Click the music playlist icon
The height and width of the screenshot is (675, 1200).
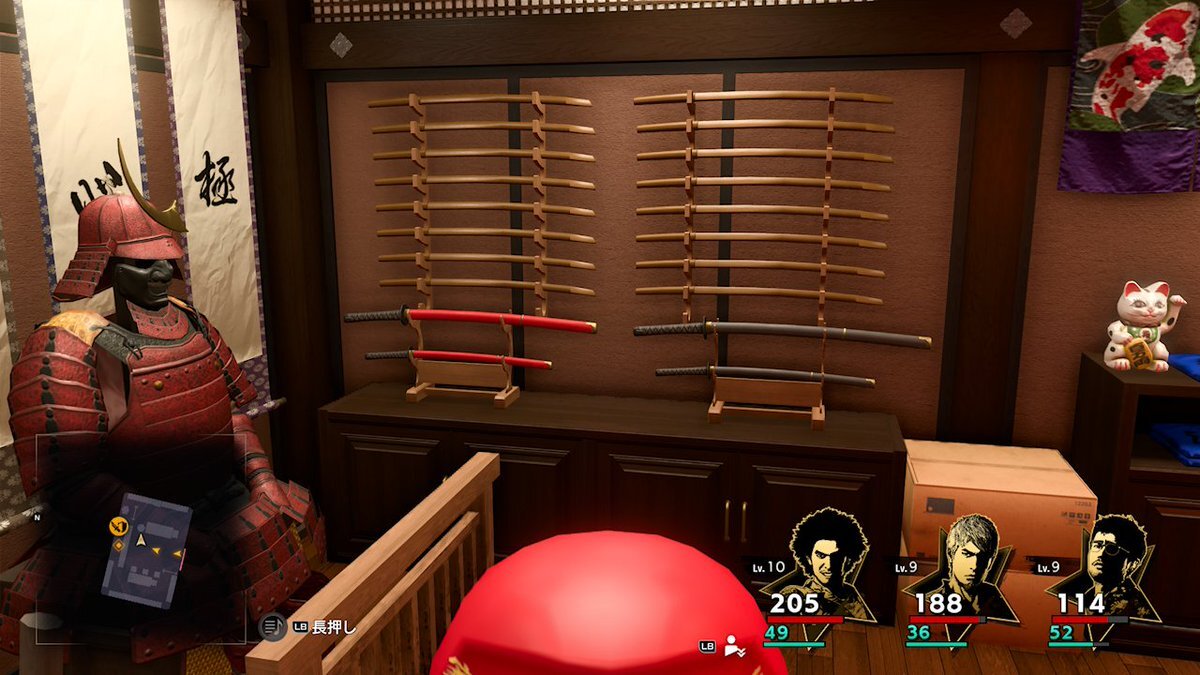click(x=271, y=627)
